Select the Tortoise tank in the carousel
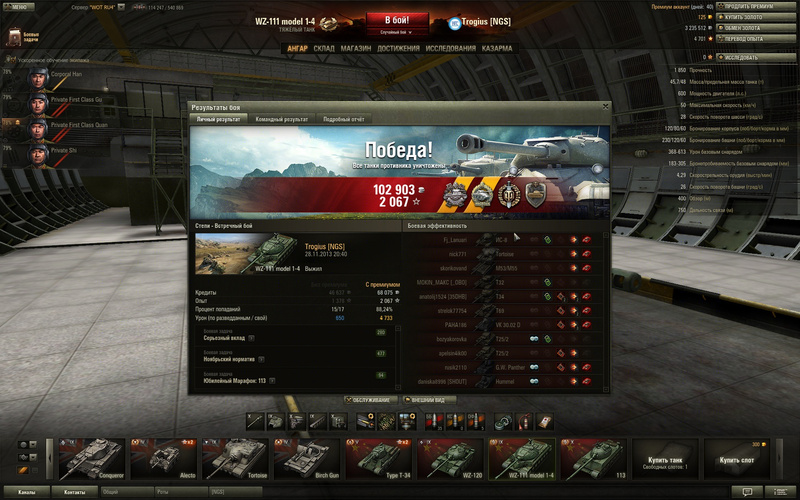 coord(234,459)
